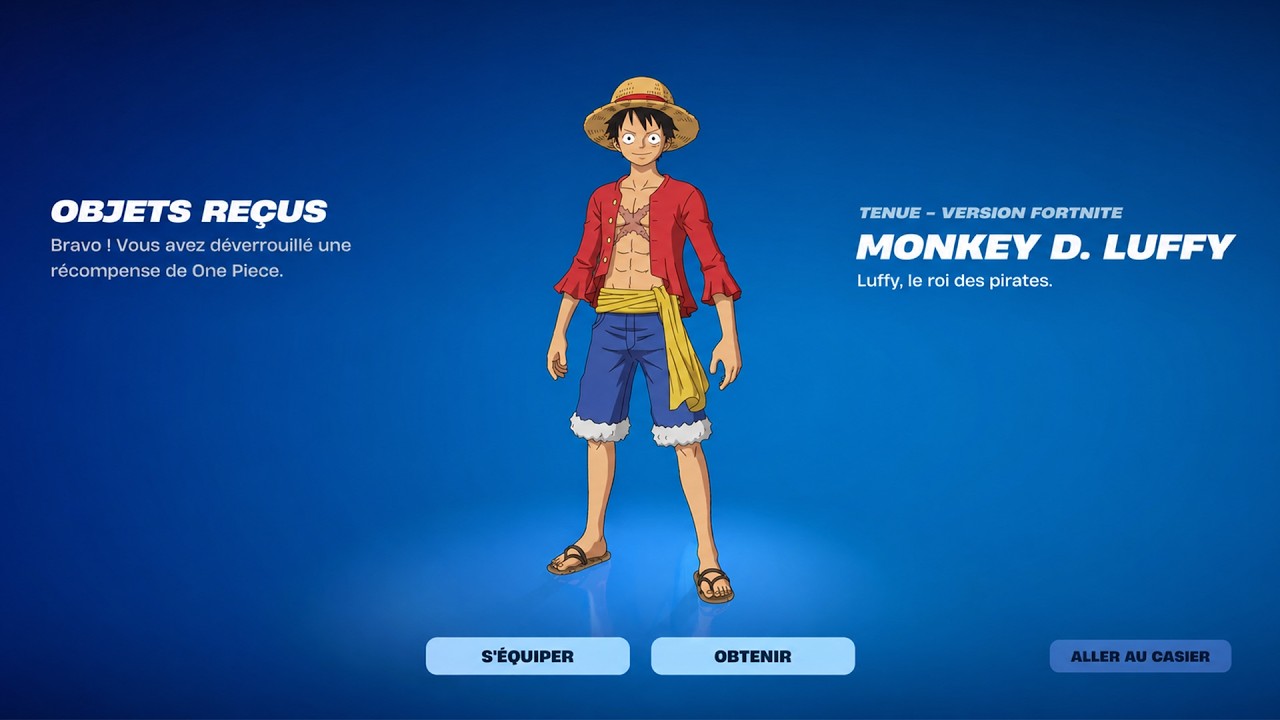Click the OBTENIR button
The height and width of the screenshot is (720, 1280).
[752, 656]
